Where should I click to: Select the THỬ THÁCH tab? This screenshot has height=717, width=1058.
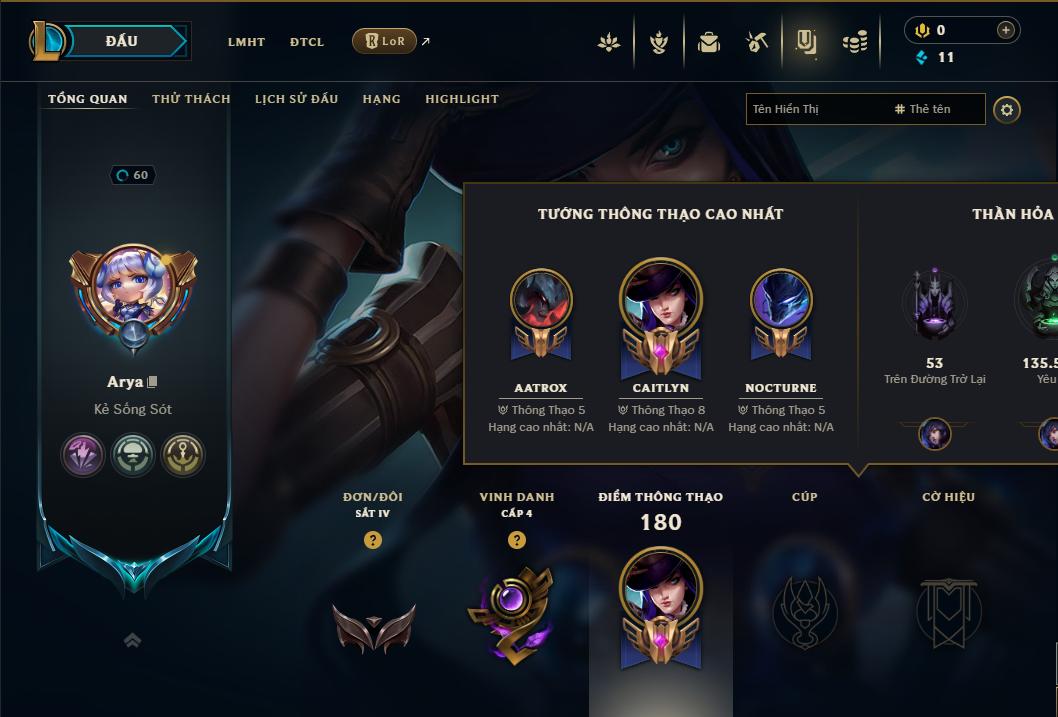[191, 99]
